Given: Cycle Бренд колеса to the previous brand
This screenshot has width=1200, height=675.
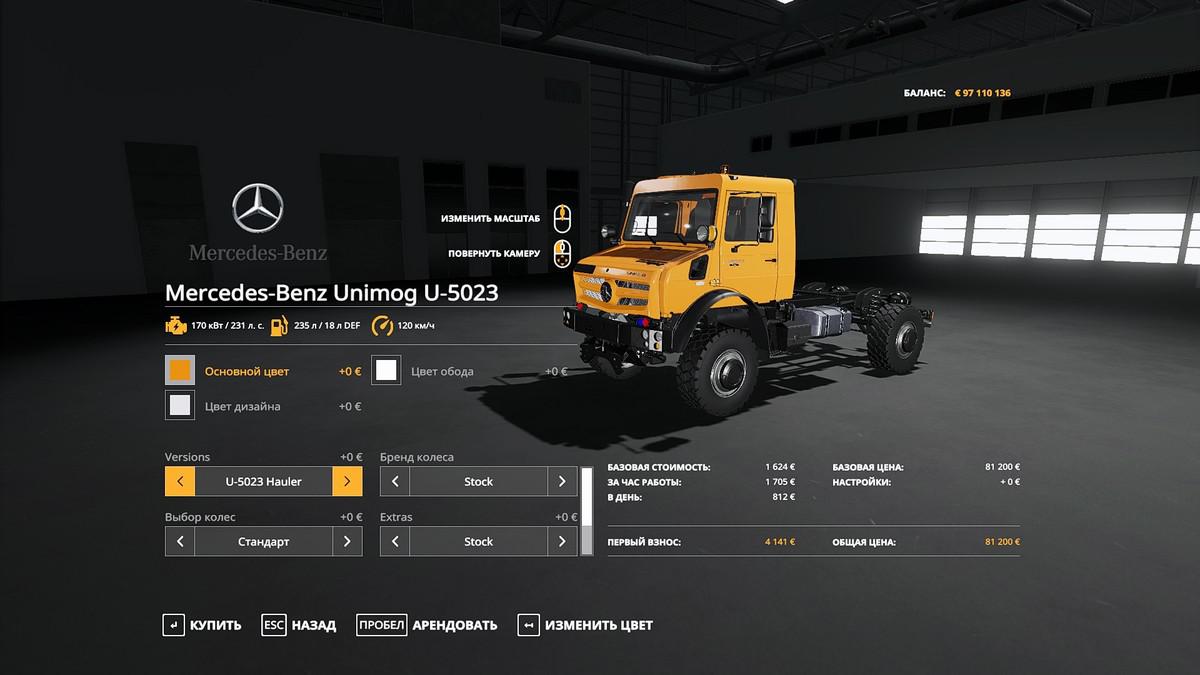Looking at the screenshot, I should (395, 481).
